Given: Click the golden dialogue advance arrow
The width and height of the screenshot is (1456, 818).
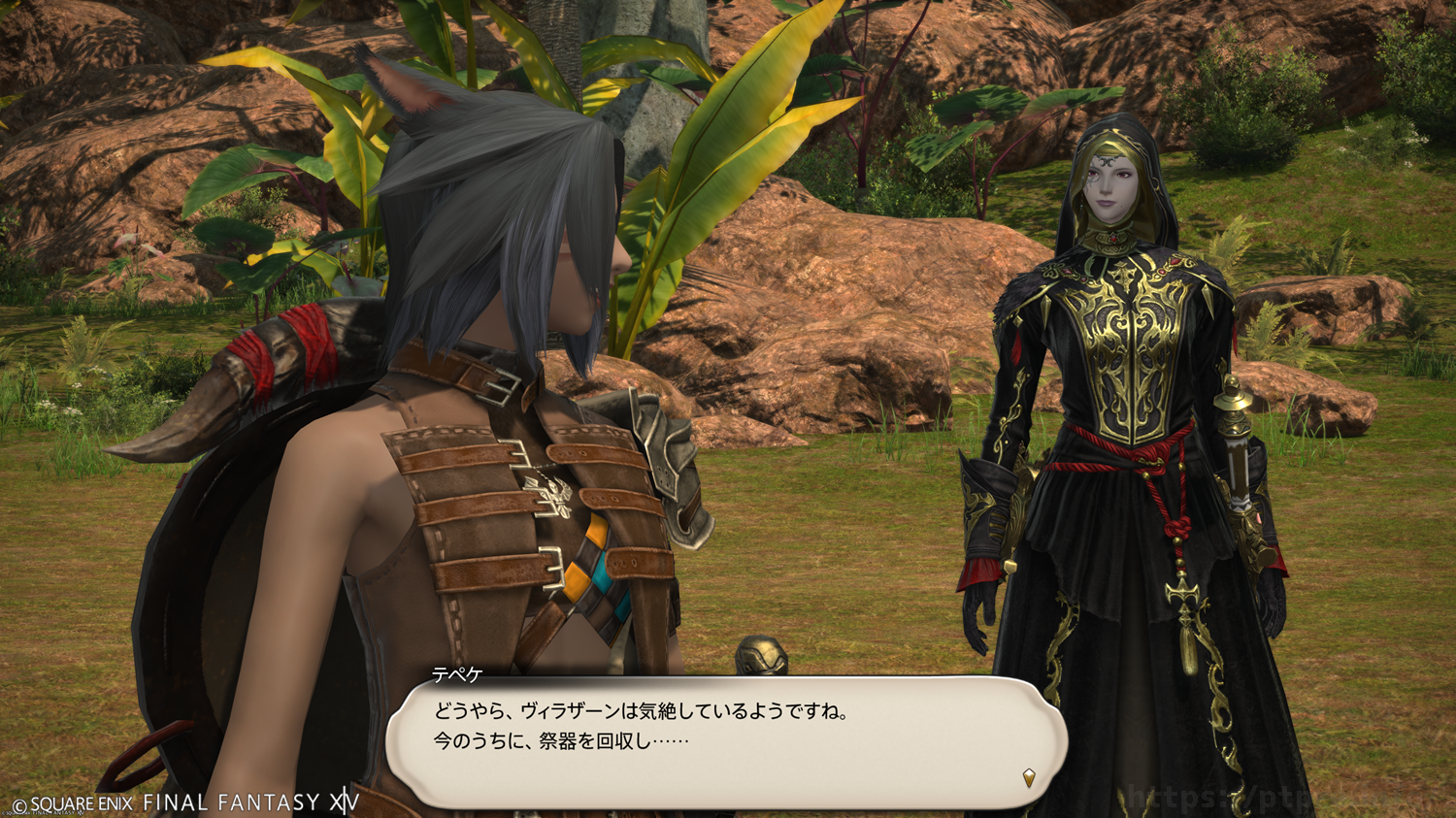Looking at the screenshot, I should click(1029, 776).
